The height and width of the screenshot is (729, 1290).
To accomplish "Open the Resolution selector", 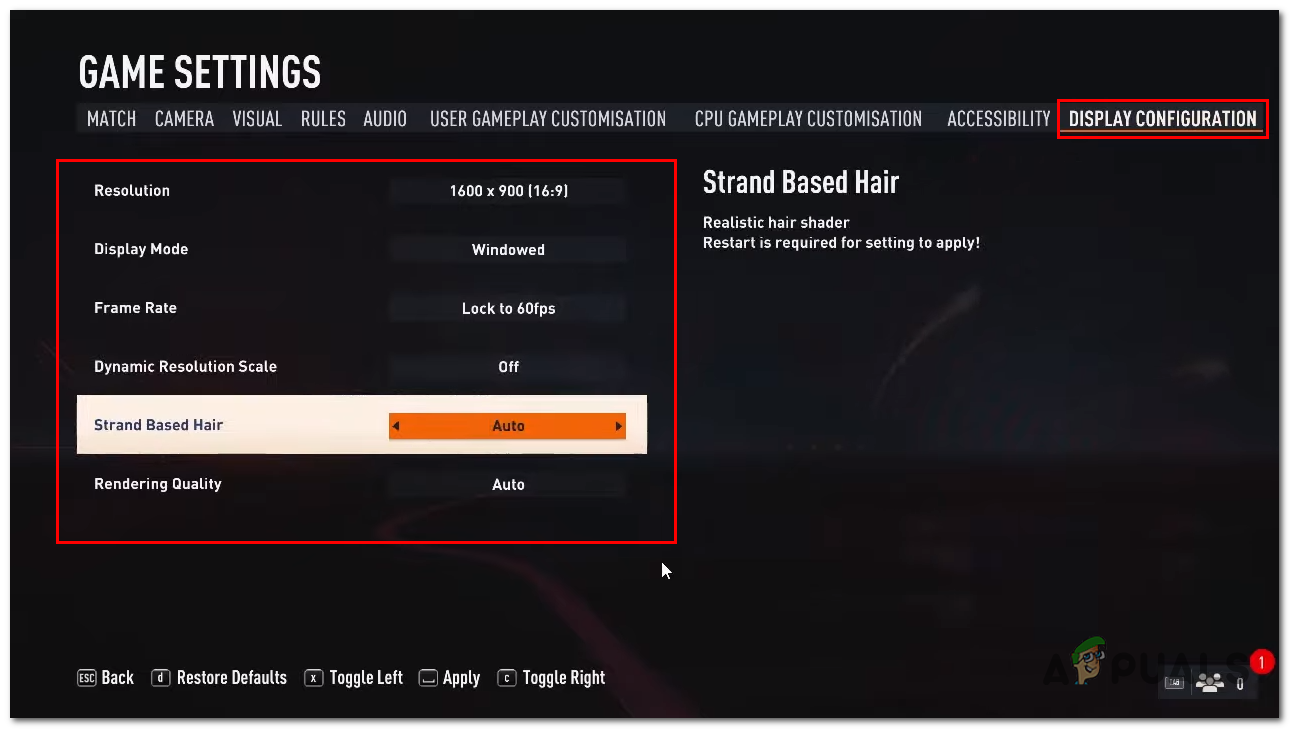I will (x=508, y=190).
